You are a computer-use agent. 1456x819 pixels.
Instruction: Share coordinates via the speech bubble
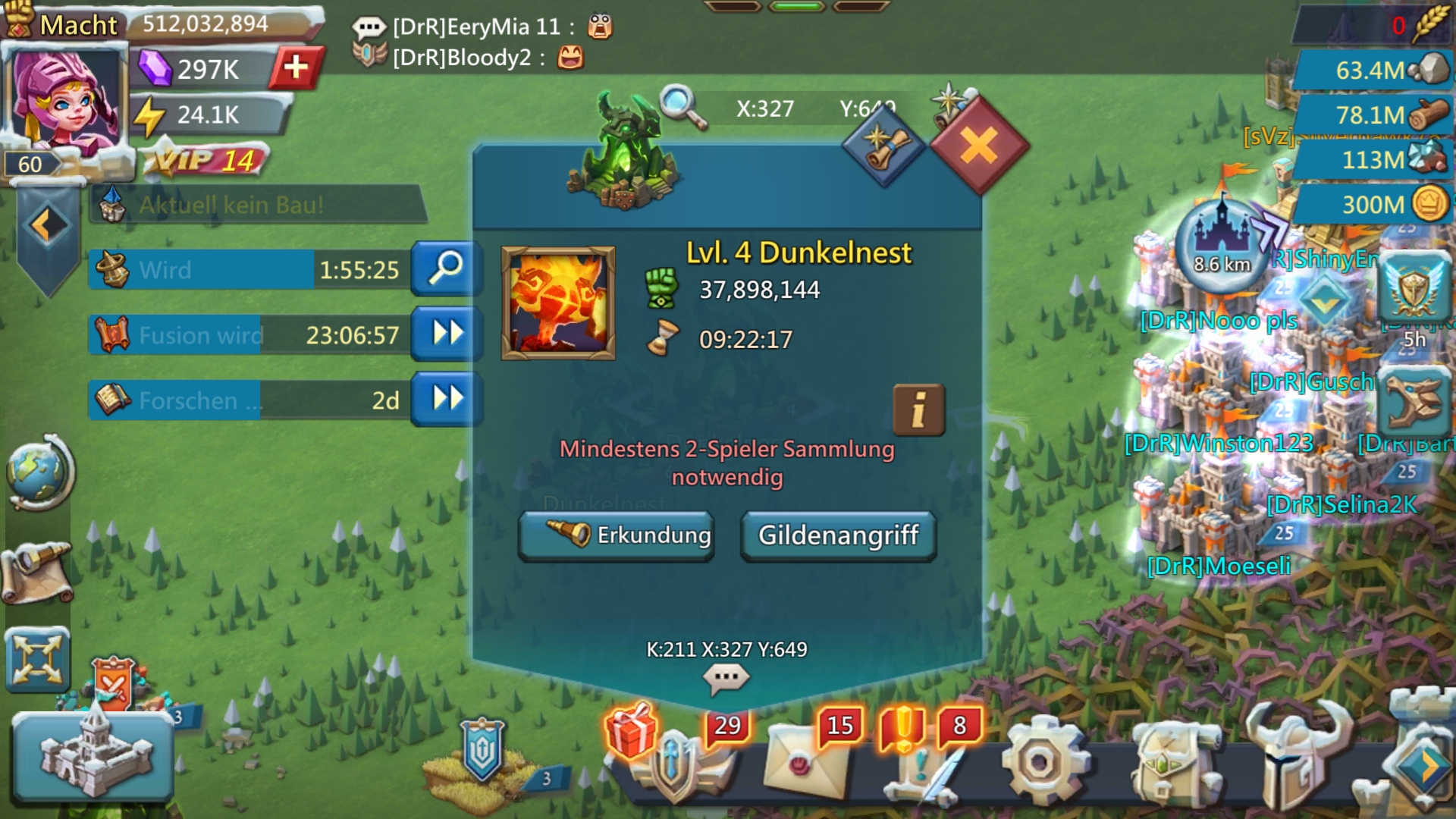click(x=726, y=676)
